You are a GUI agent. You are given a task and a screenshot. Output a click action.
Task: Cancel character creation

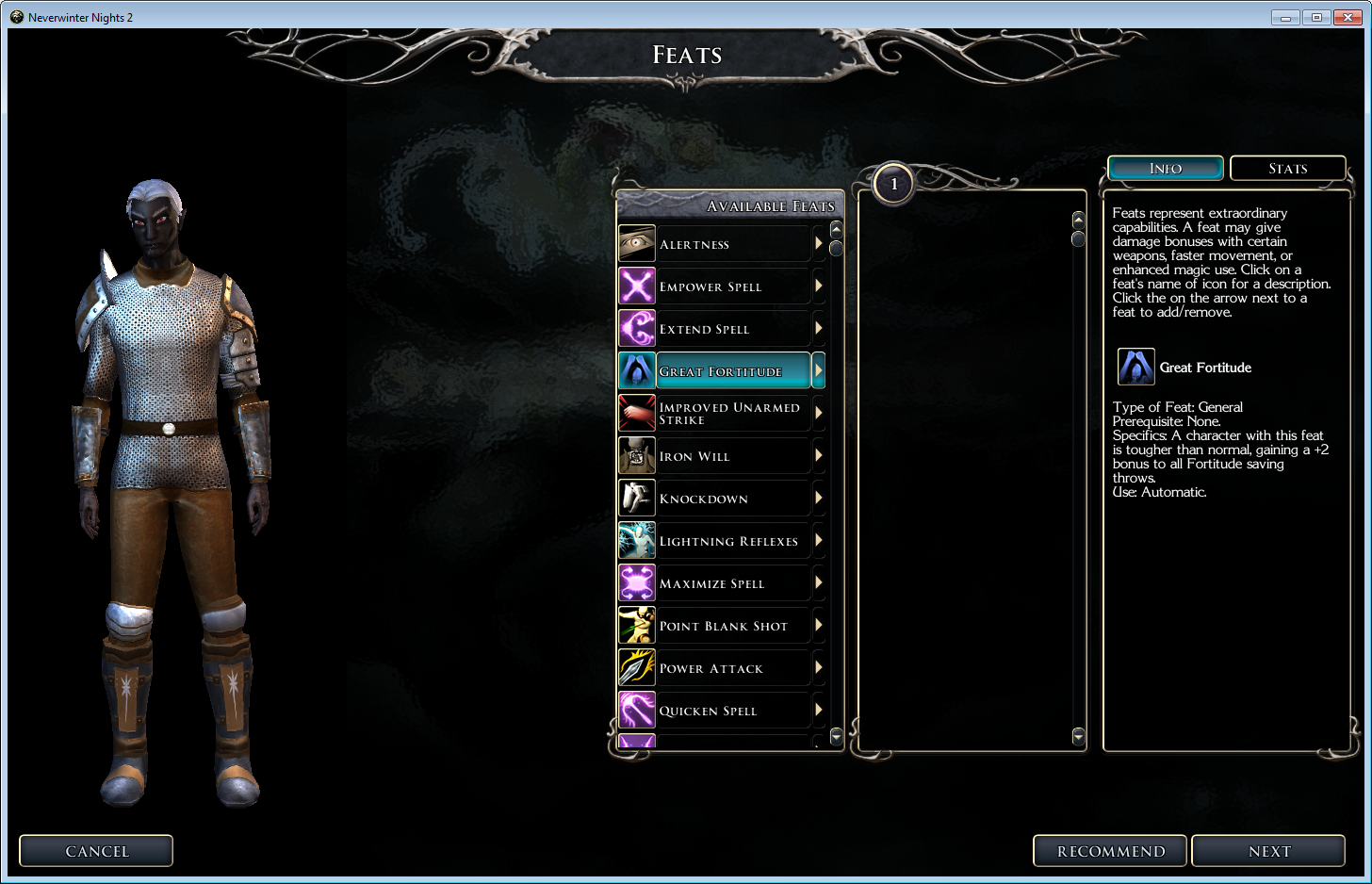click(x=96, y=851)
